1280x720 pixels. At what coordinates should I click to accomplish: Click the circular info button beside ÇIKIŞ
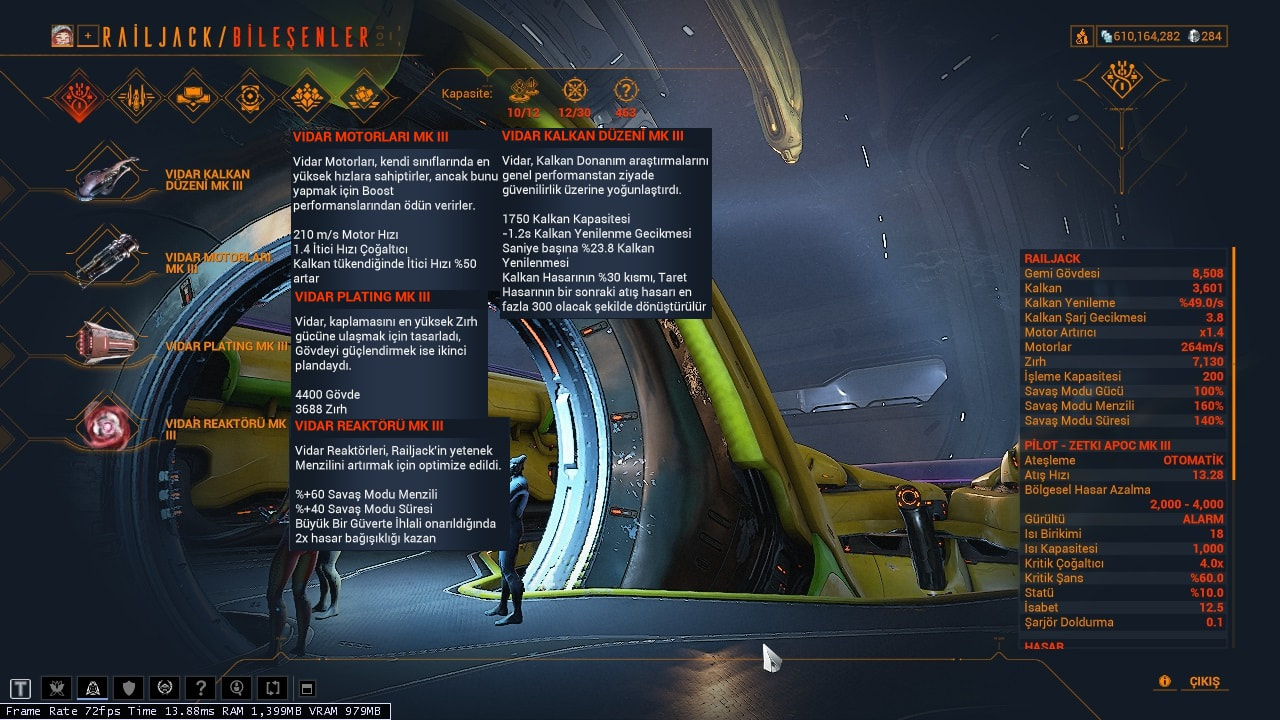pyautogui.click(x=1163, y=679)
